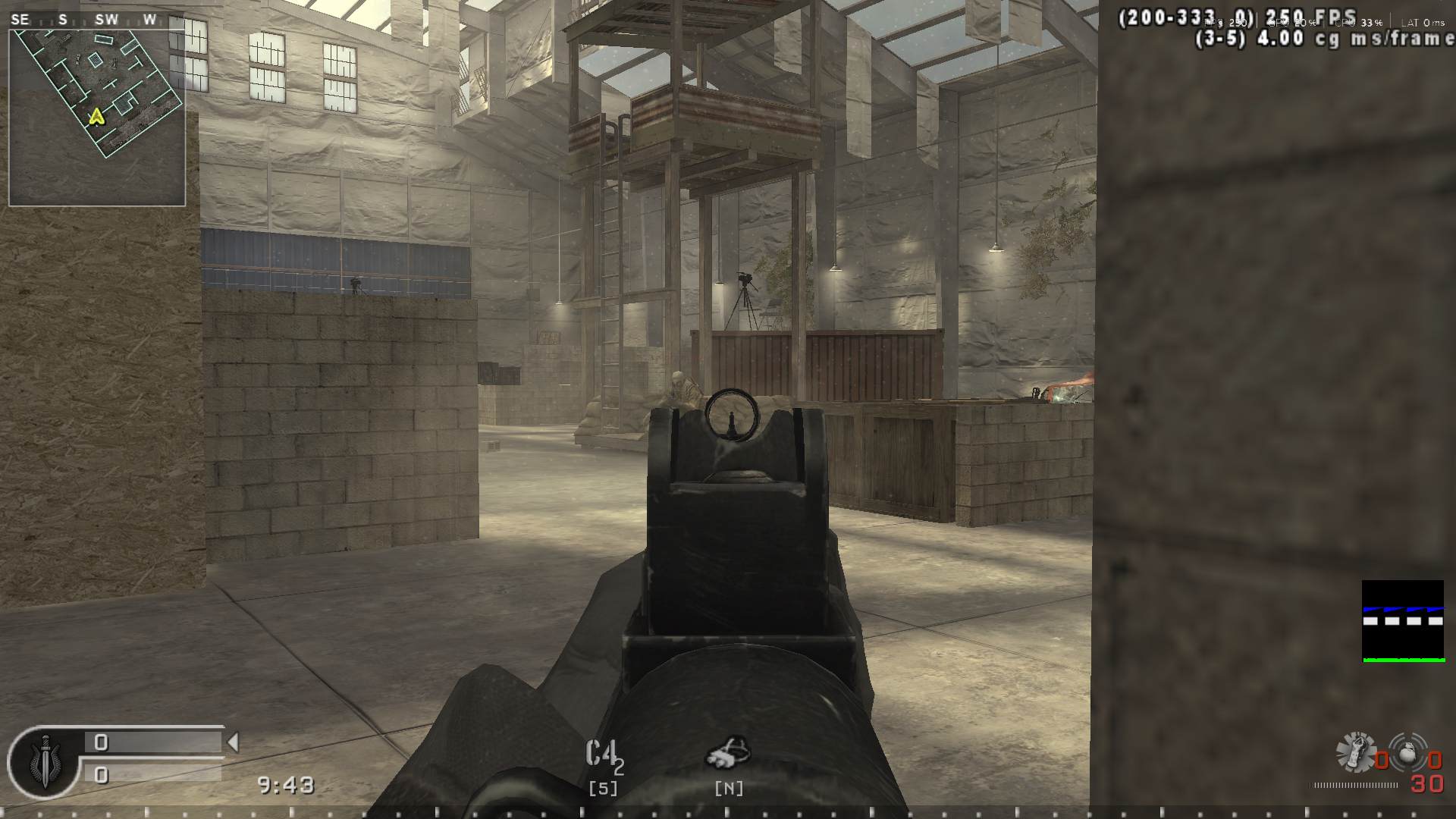Click the yellow objective A marker on minimap

click(96, 118)
